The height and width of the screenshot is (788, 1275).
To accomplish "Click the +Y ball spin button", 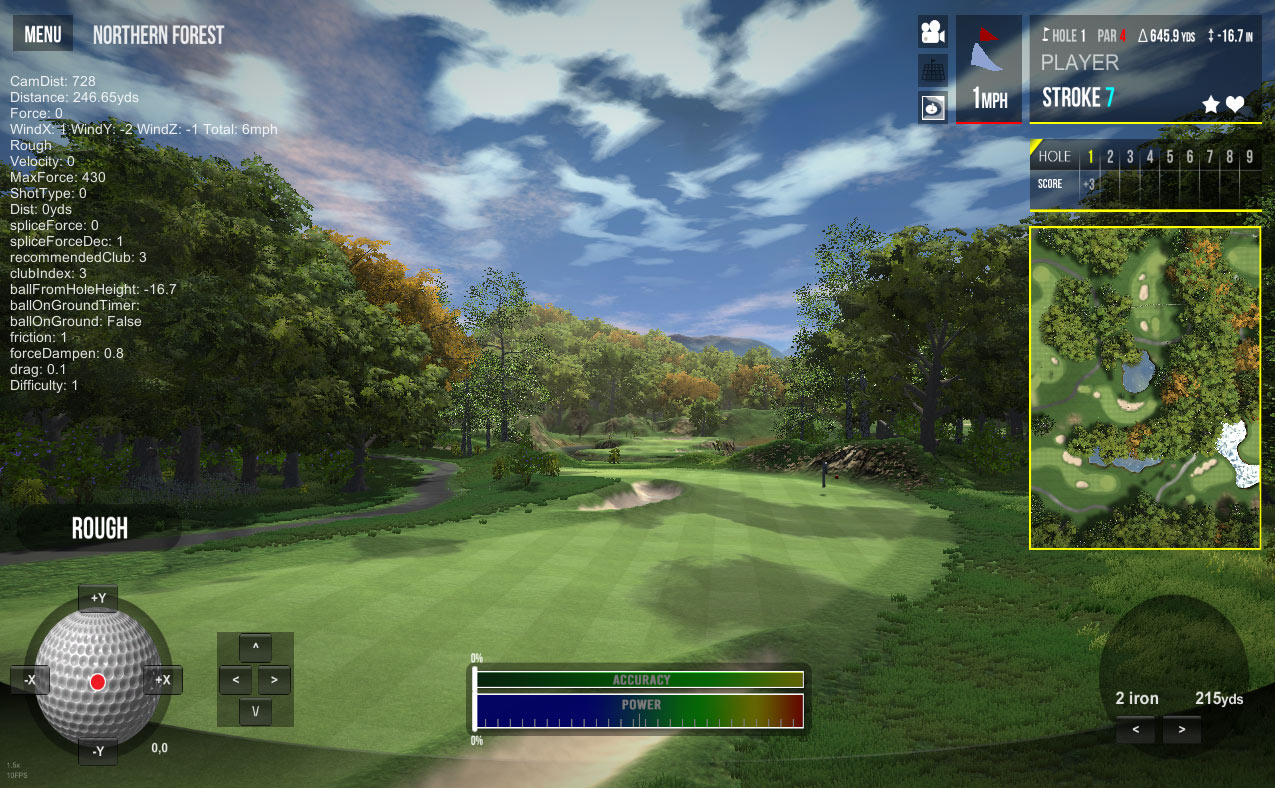I will 98,598.
